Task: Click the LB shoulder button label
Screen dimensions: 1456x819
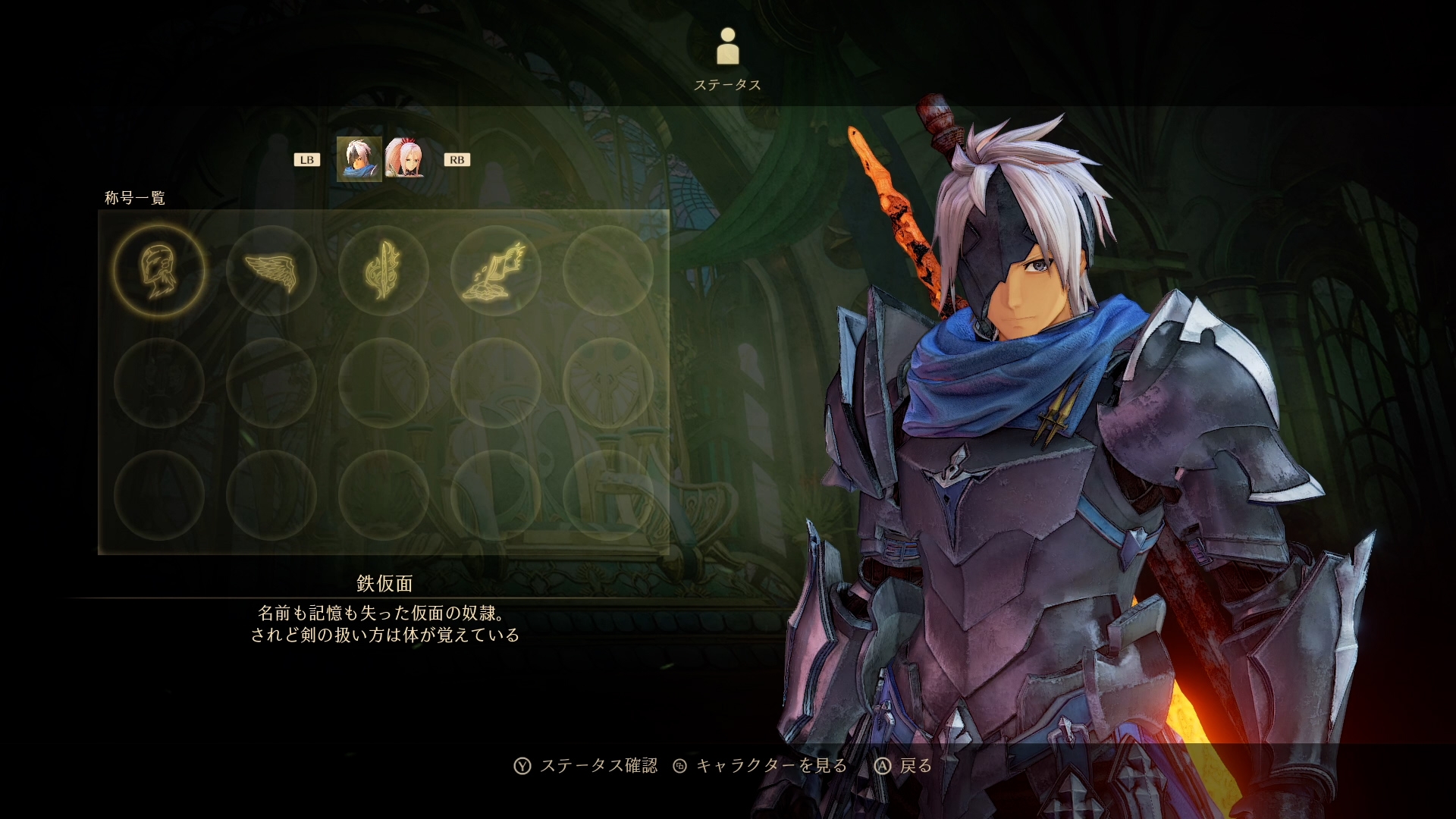Action: (306, 159)
